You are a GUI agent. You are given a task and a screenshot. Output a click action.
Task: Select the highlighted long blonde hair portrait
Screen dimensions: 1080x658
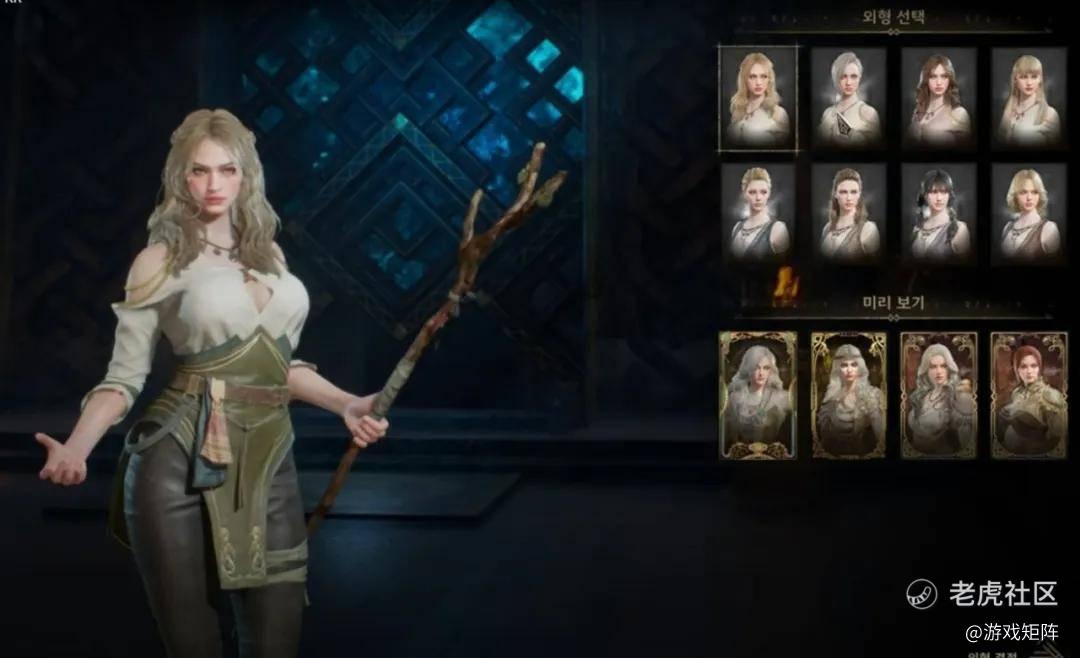click(x=758, y=98)
